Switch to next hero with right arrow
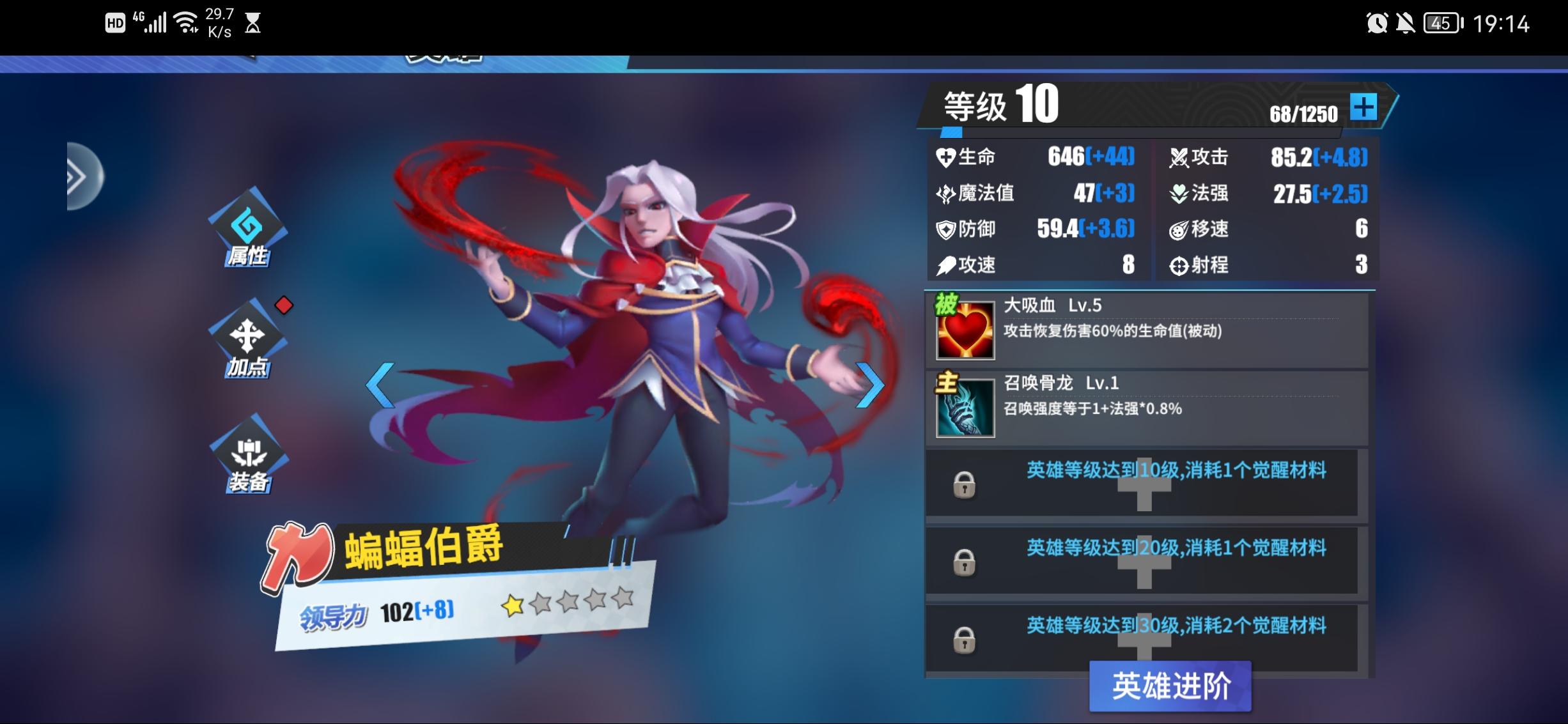 pos(870,385)
